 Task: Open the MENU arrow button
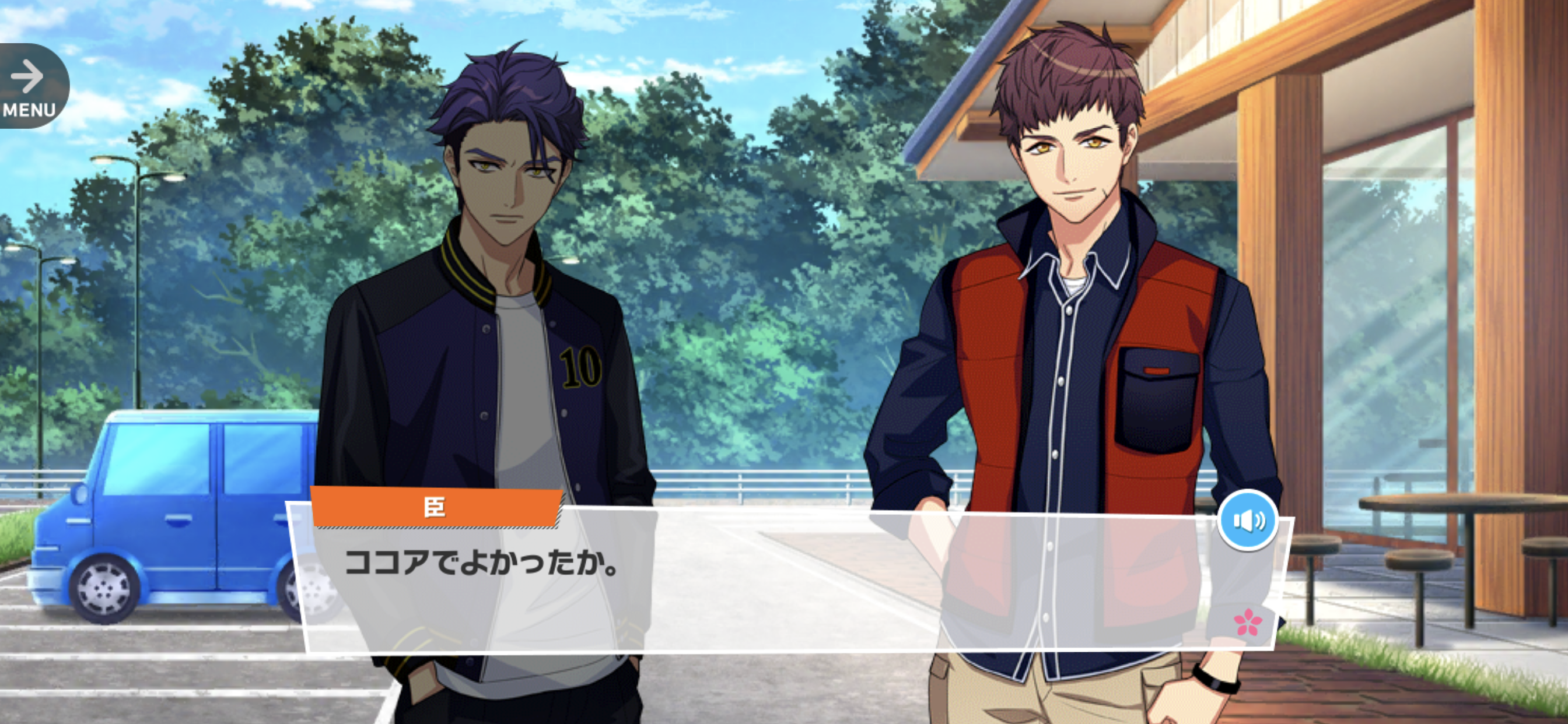pyautogui.click(x=30, y=86)
